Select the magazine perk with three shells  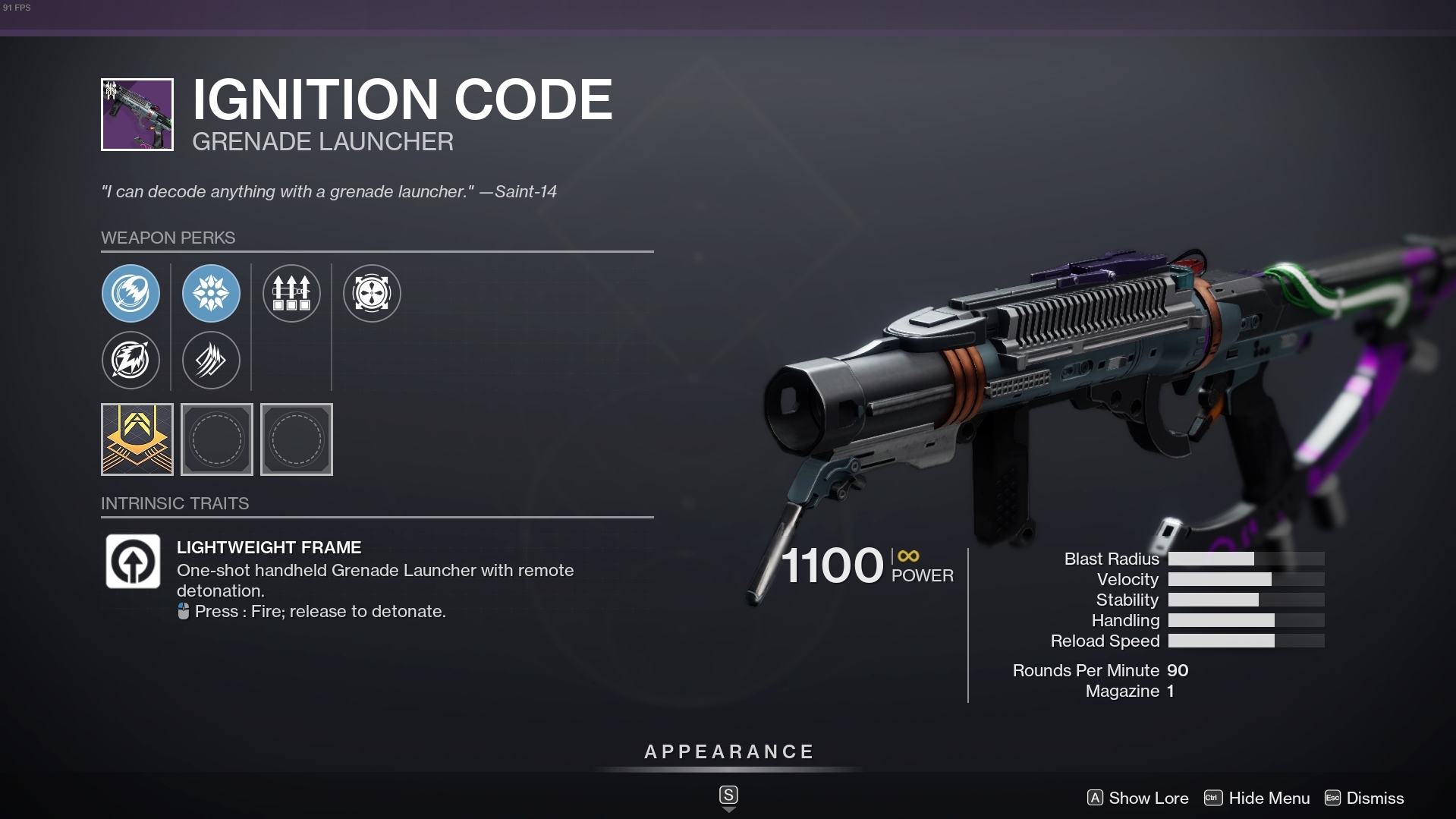tap(291, 293)
